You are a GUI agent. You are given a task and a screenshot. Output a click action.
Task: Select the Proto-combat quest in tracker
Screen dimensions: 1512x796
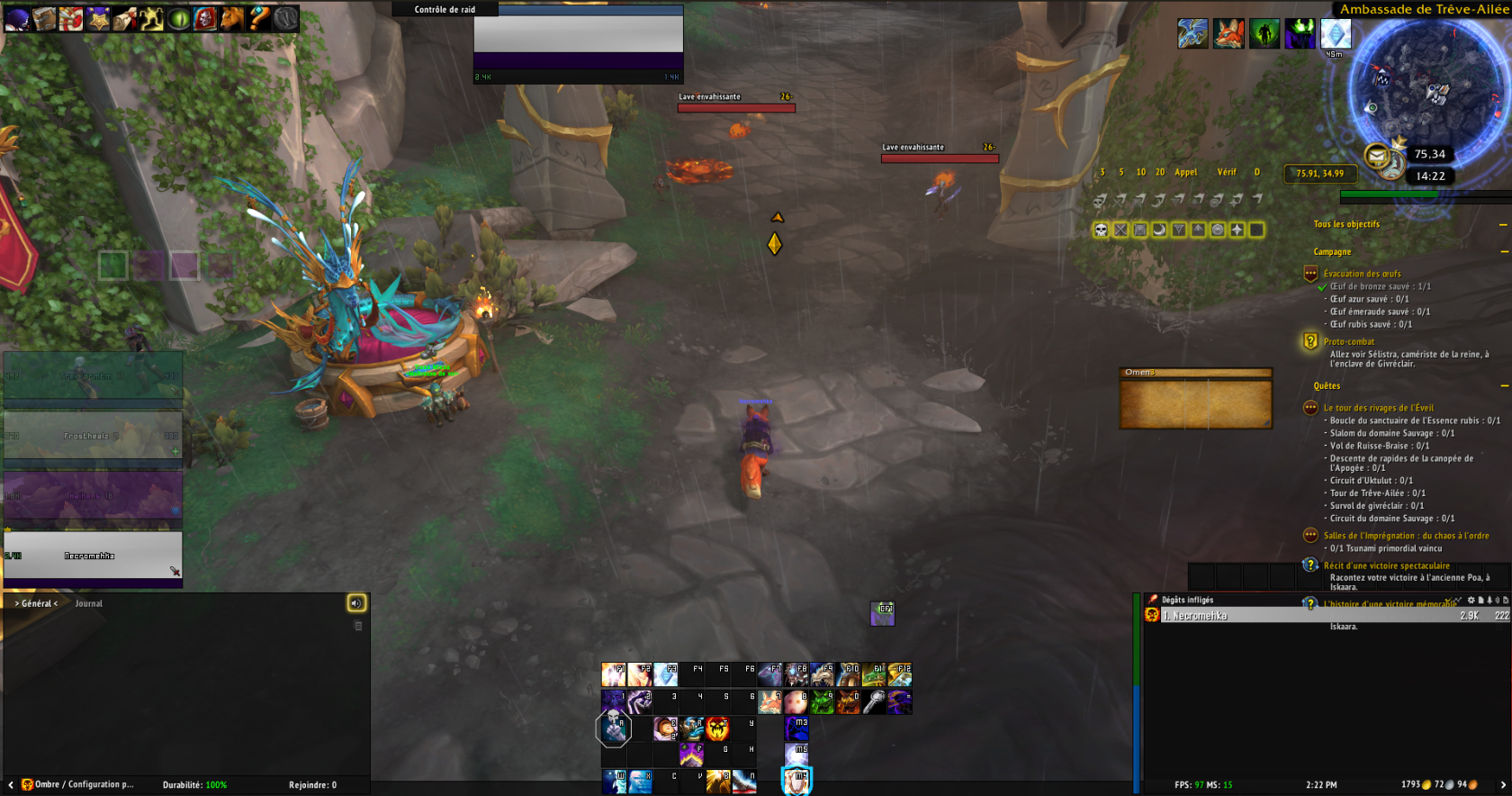coord(1348,342)
